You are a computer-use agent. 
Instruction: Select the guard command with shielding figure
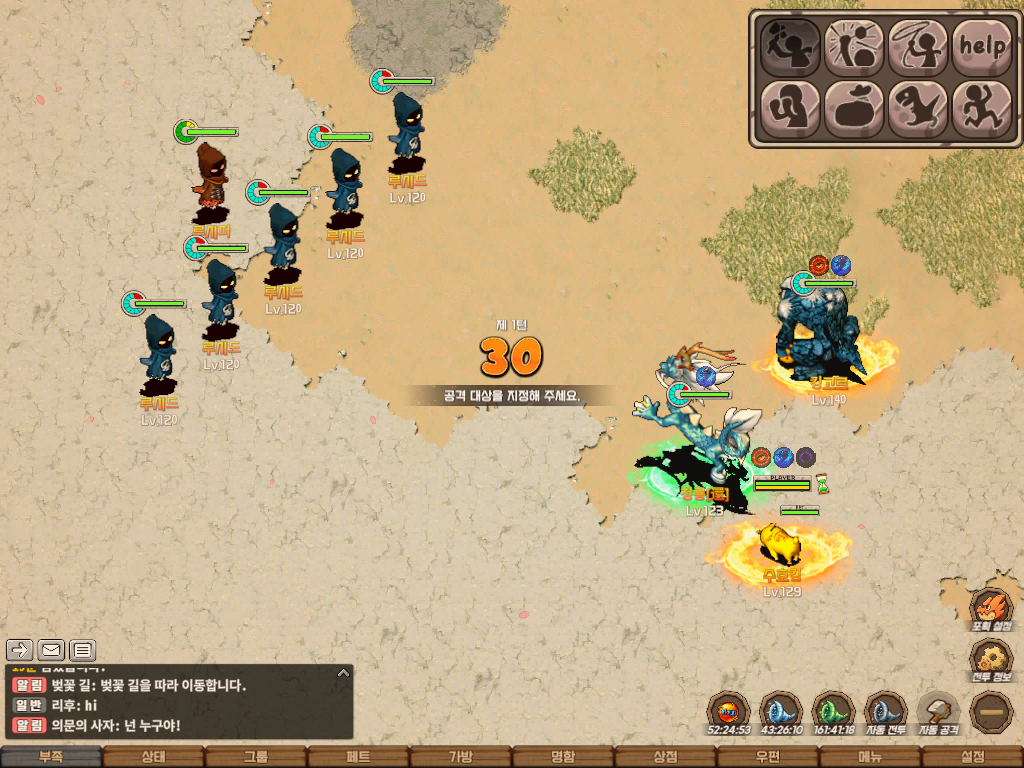[790, 108]
